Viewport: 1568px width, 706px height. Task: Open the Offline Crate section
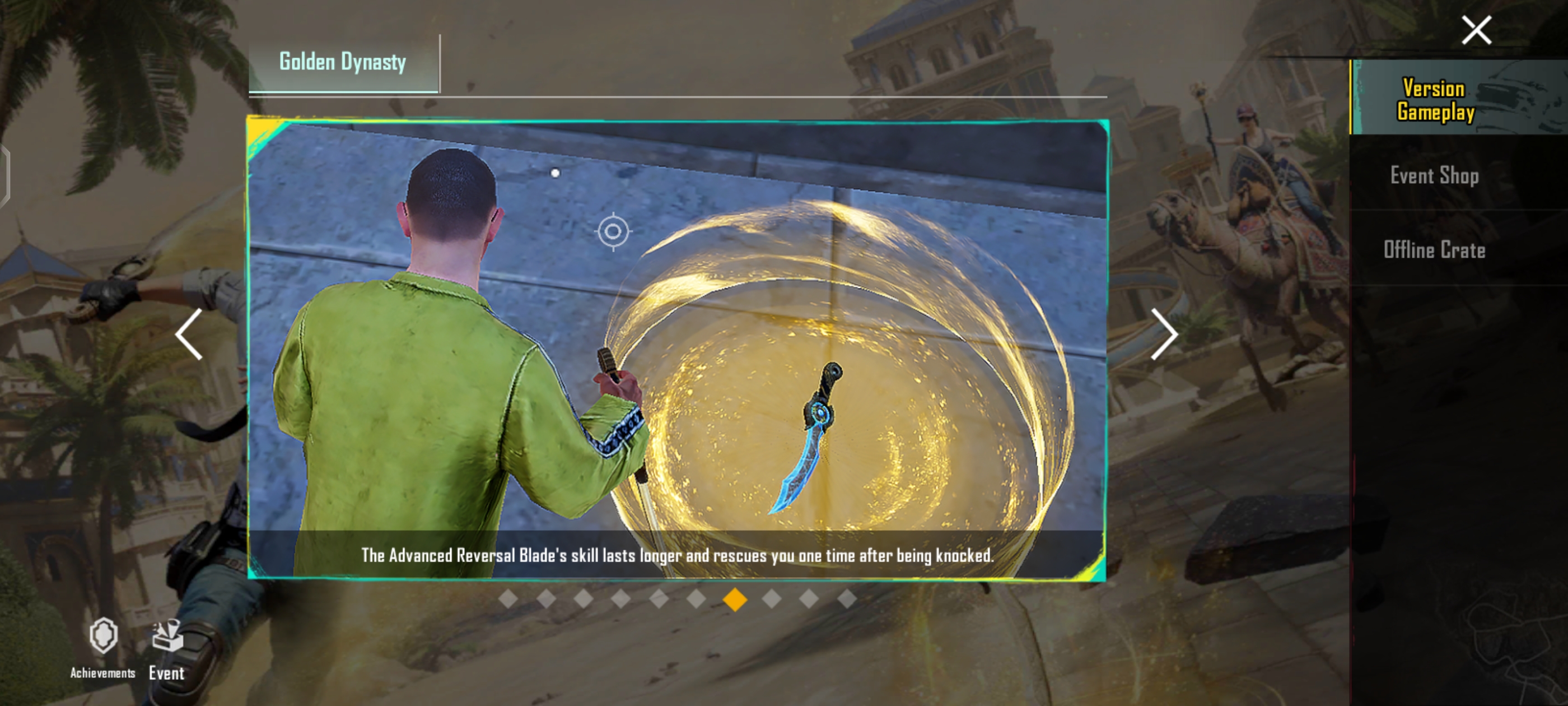point(1434,250)
